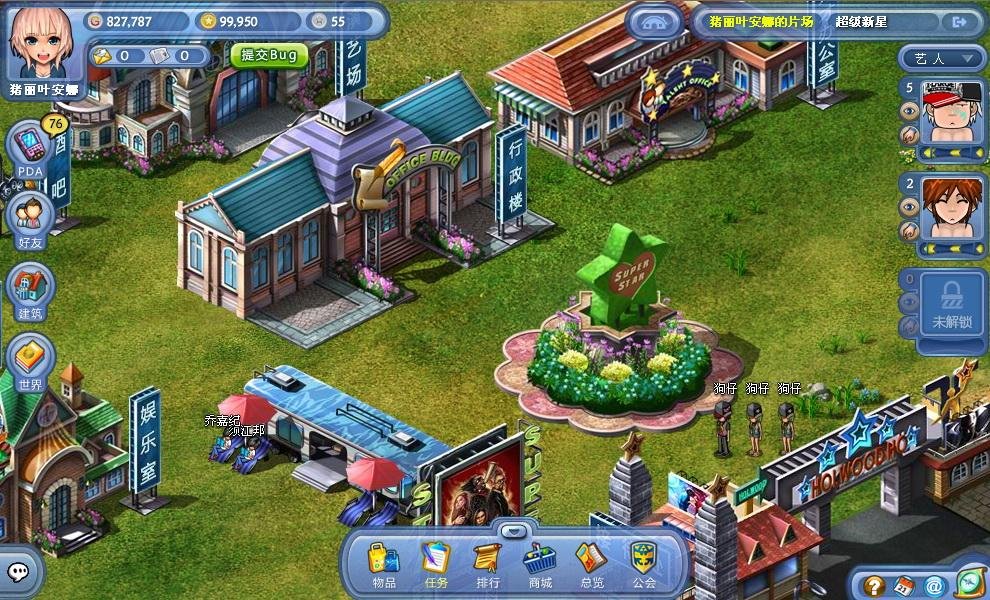Open the 好友 friends list
The image size is (990, 600).
point(31,217)
